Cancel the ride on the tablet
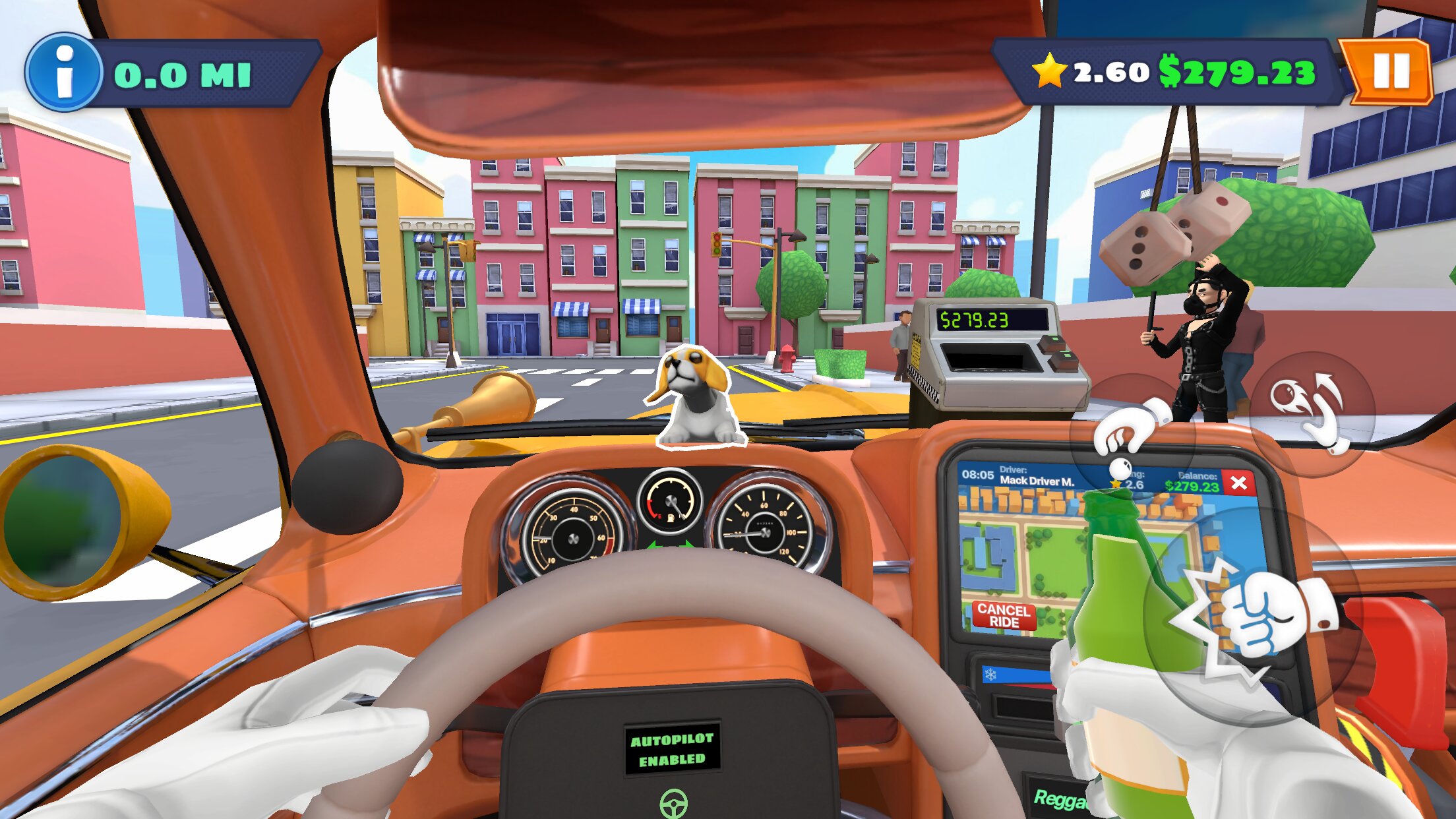Screen dimensions: 1456x819 coord(1004,616)
